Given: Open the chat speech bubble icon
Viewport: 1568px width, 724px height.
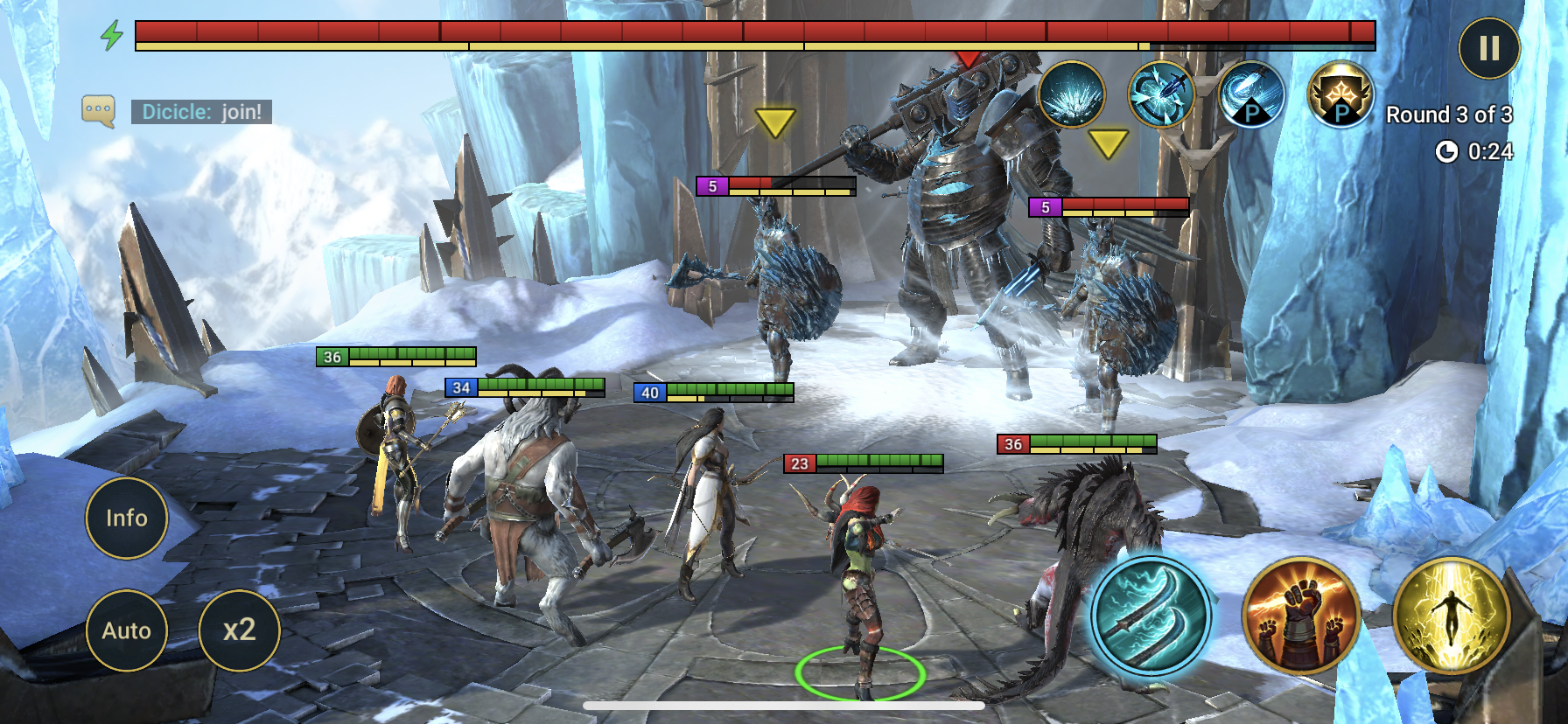Looking at the screenshot, I should click(98, 111).
